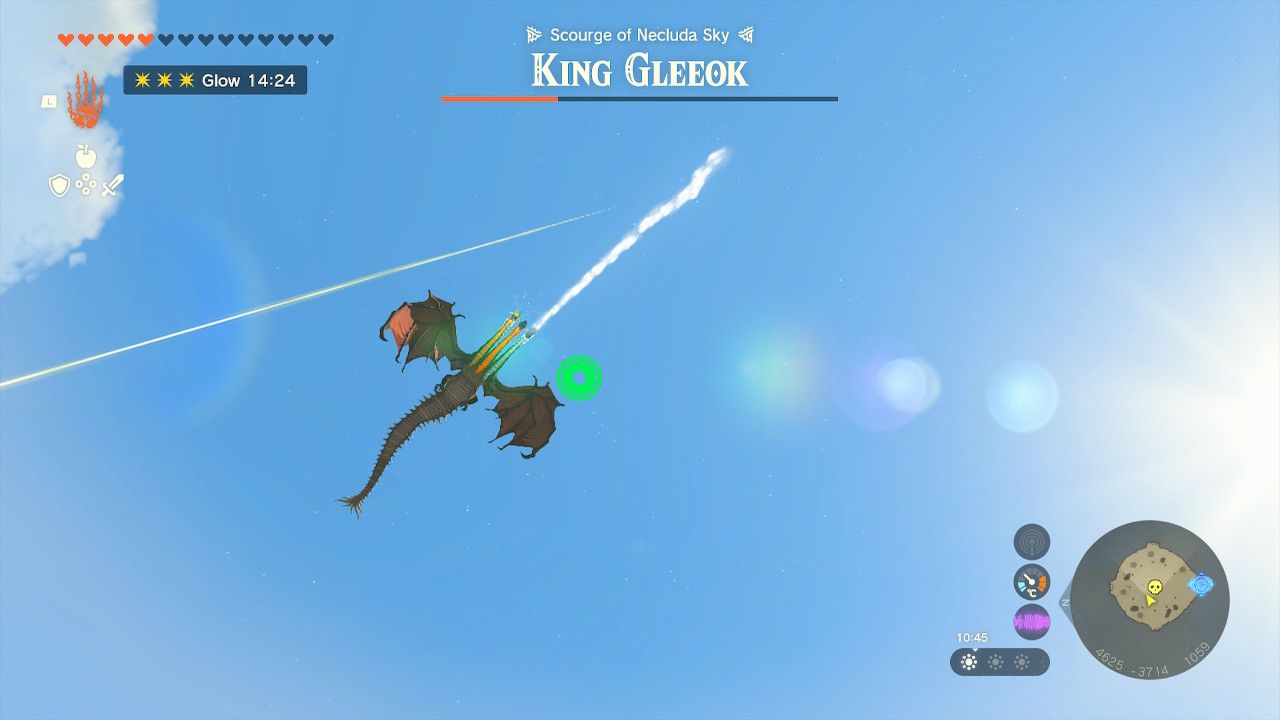Expand the N compass pointer on minimap
This screenshot has height=720, width=1280.
1065,600
